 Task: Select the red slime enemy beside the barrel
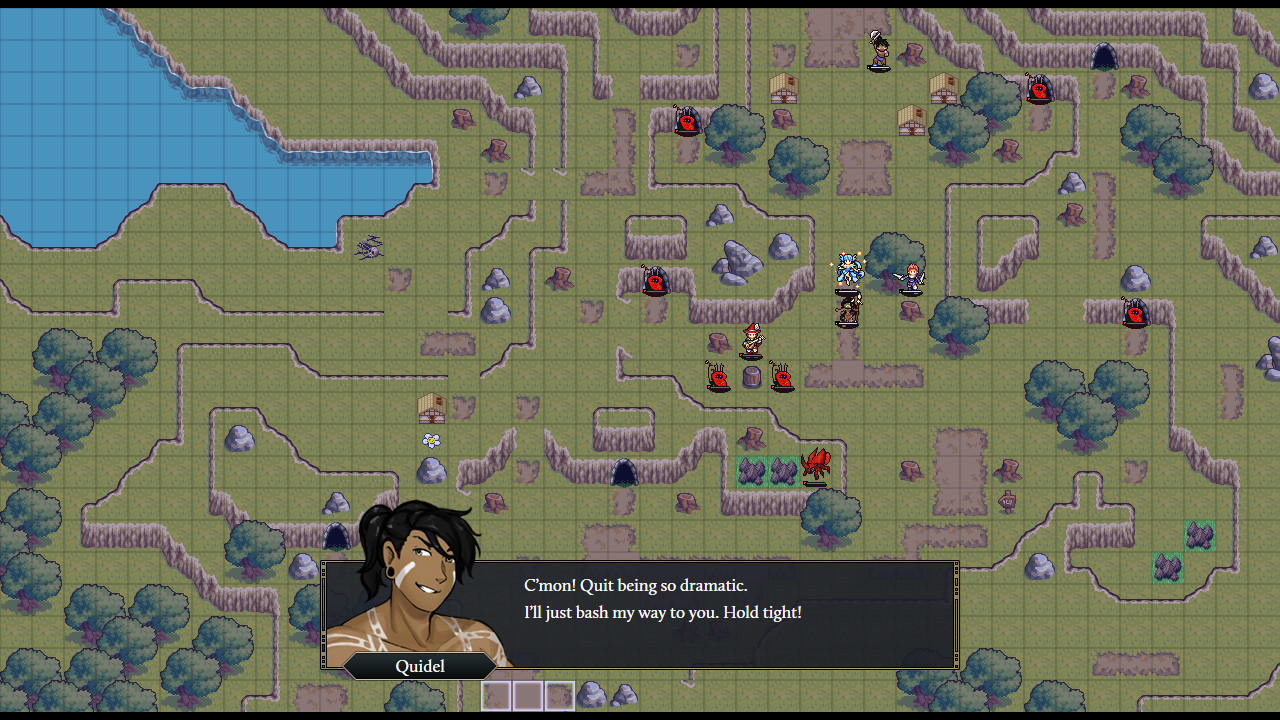(718, 378)
